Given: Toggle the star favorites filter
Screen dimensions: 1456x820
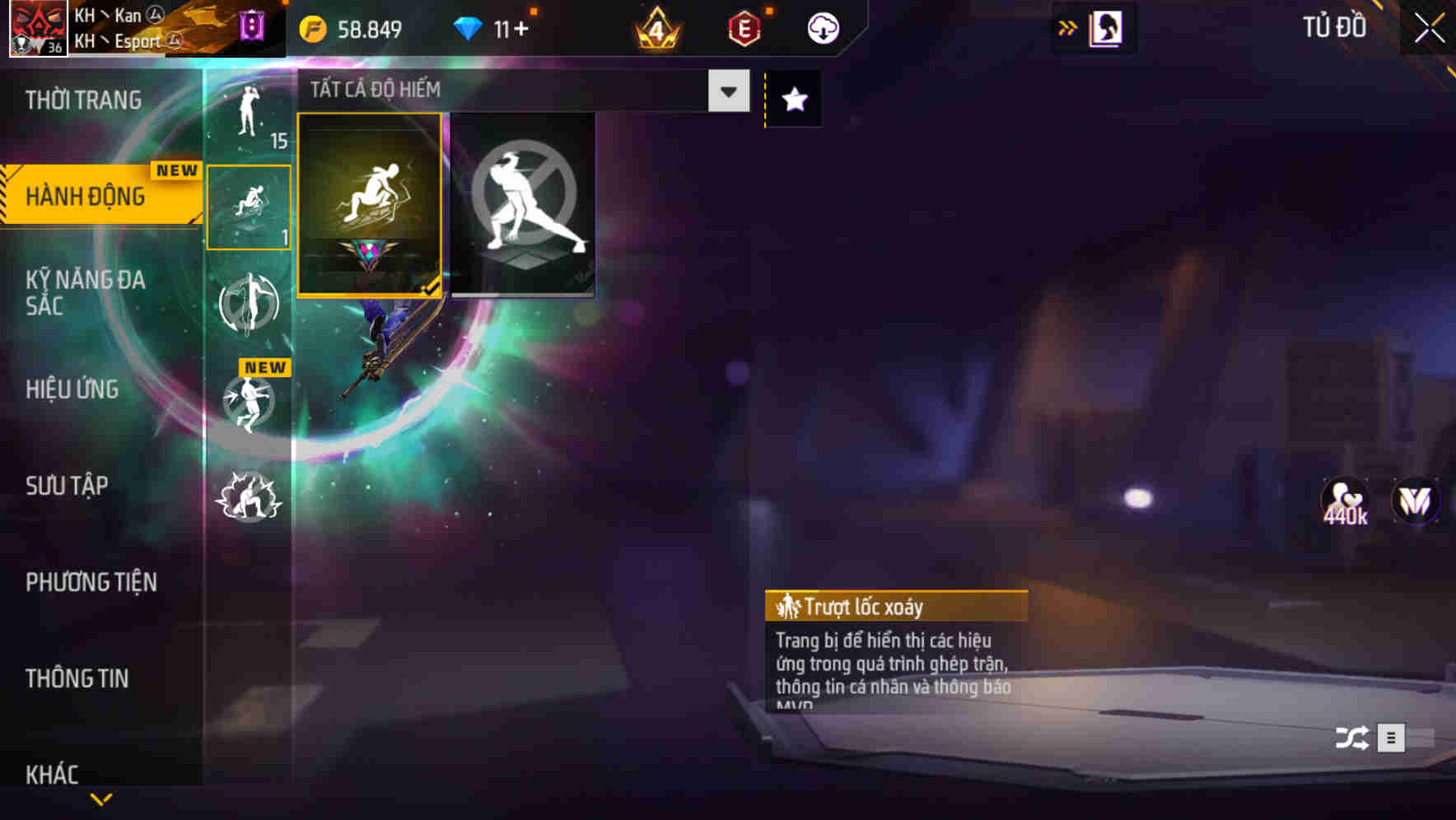Looking at the screenshot, I should (793, 99).
